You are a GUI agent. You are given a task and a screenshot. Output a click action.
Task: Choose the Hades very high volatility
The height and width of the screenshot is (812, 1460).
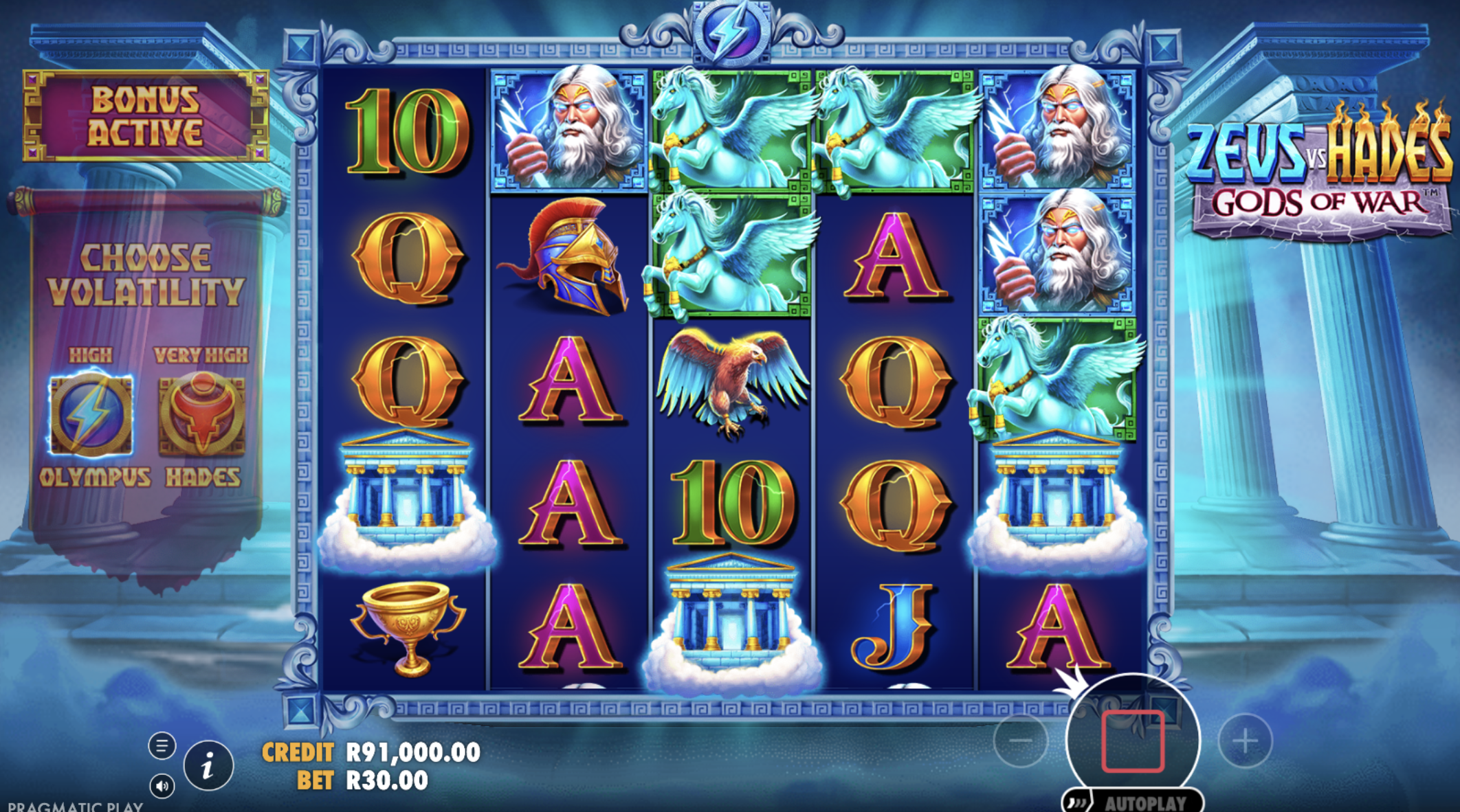pos(201,414)
